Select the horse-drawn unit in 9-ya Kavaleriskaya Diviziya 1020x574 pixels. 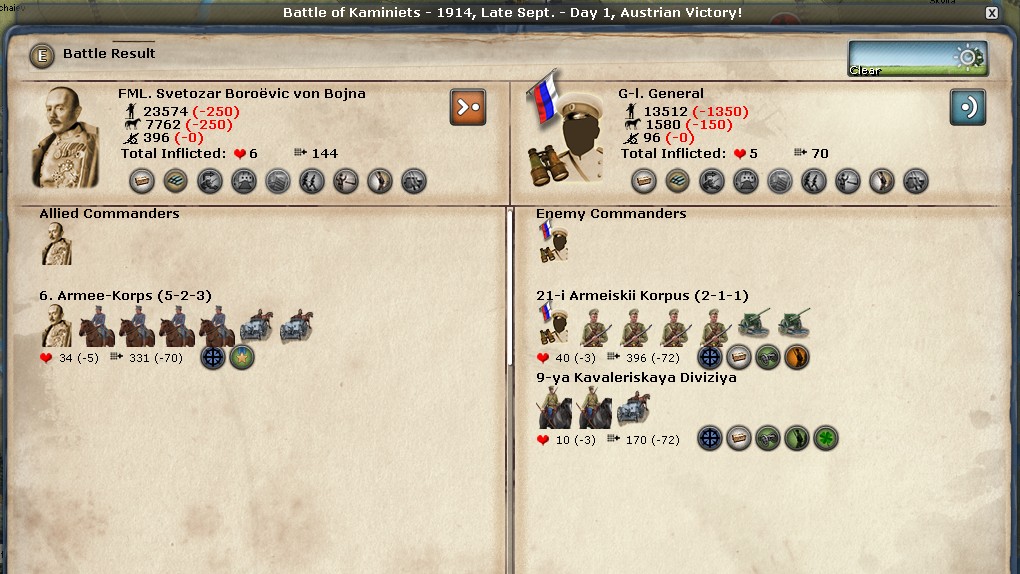634,408
